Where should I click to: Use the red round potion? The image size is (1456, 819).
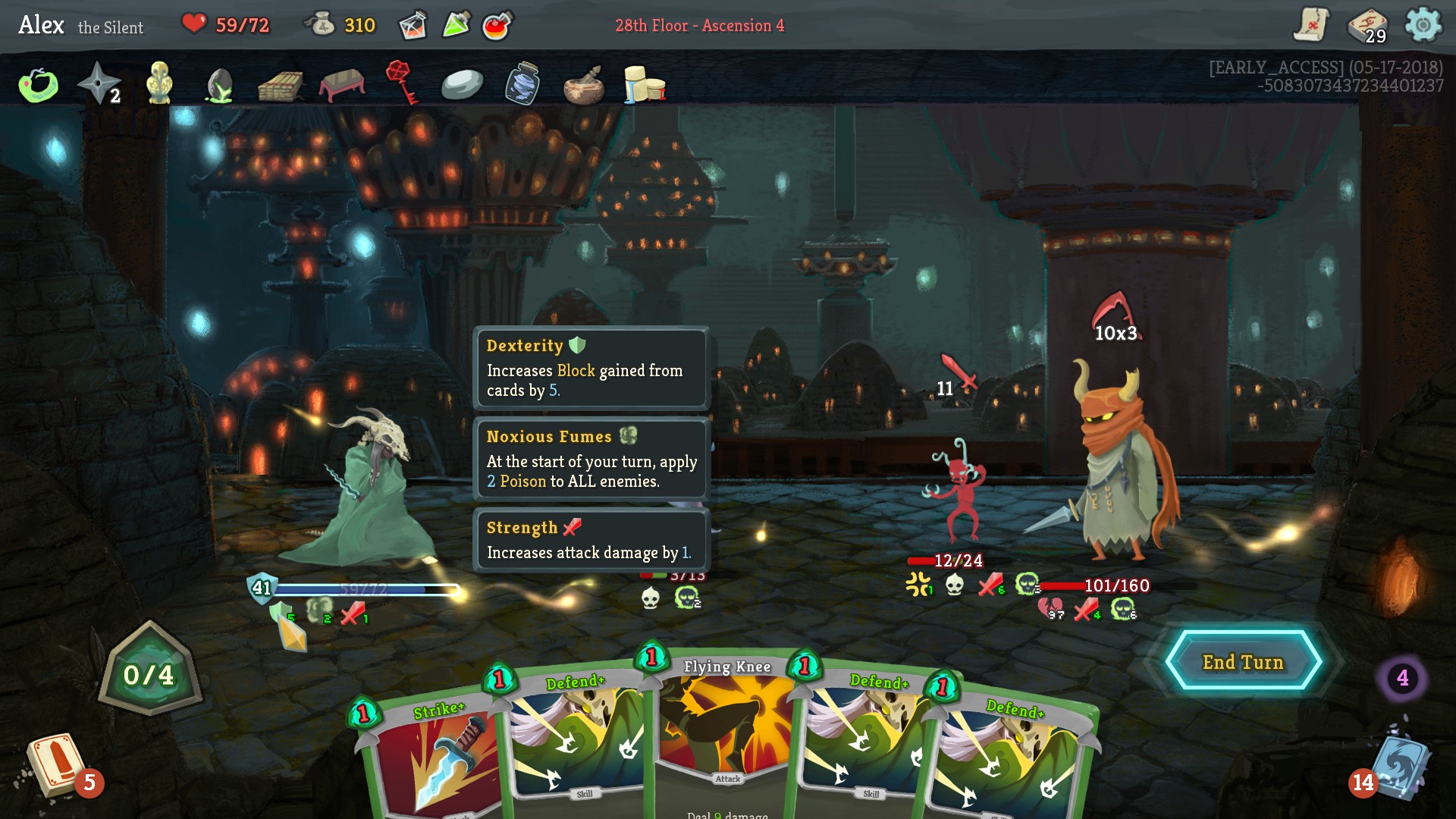[497, 25]
